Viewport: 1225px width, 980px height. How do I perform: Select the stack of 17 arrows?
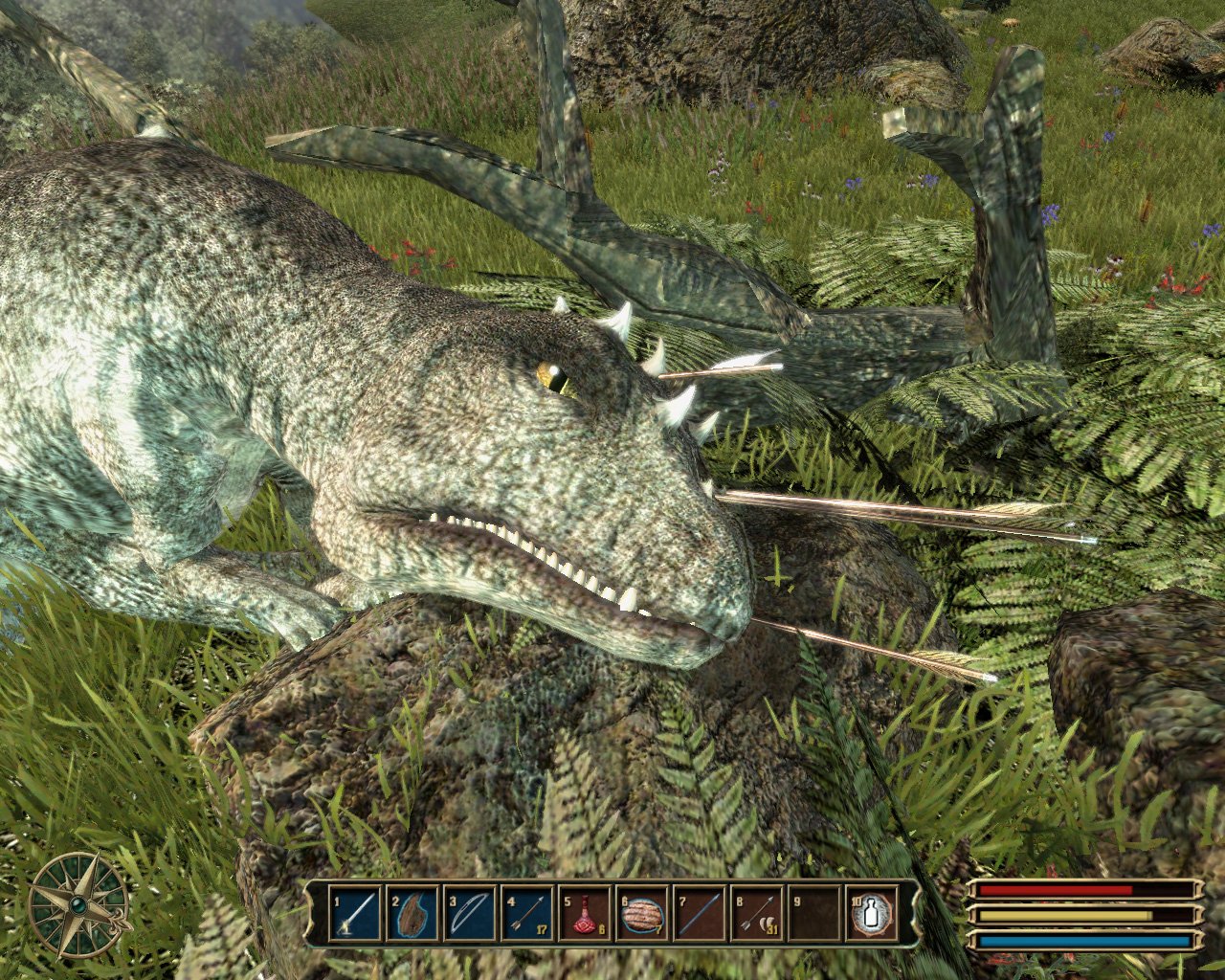(527, 914)
